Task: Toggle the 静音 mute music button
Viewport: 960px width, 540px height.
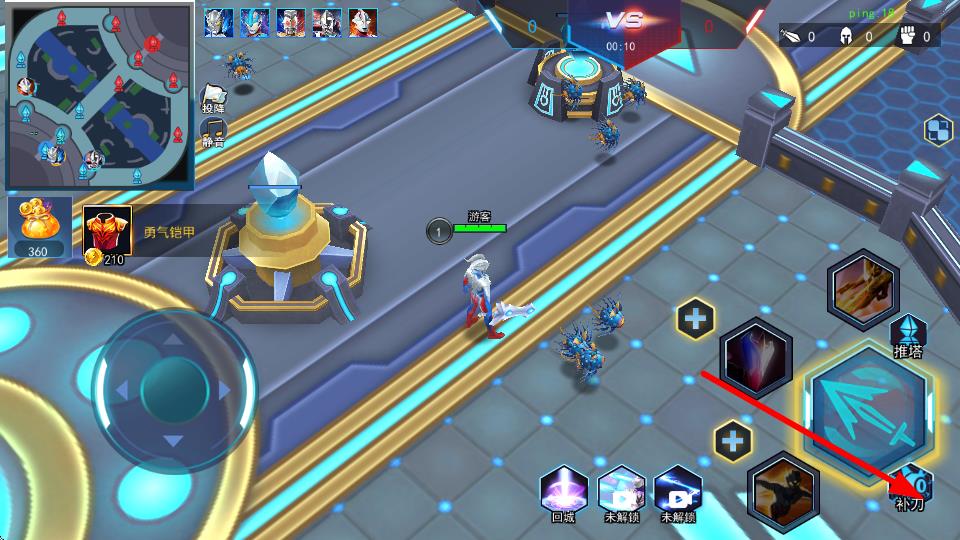Action: [213, 130]
